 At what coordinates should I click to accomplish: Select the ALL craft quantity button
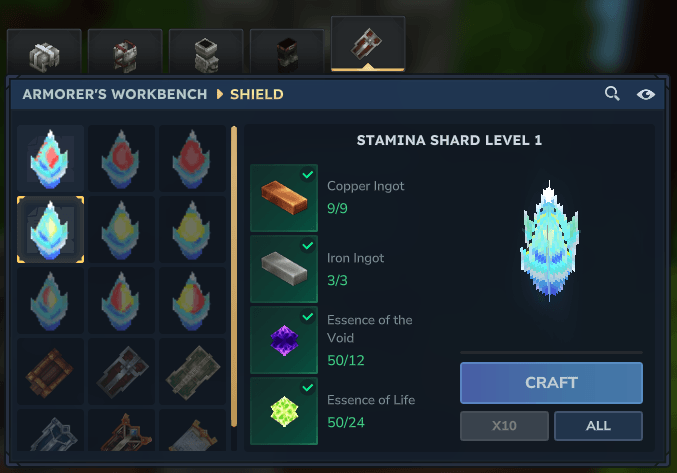(598, 425)
